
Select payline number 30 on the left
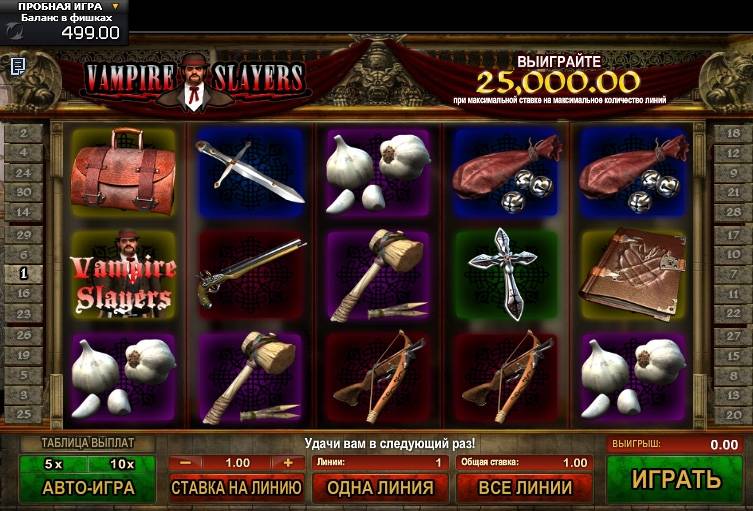(x=23, y=191)
